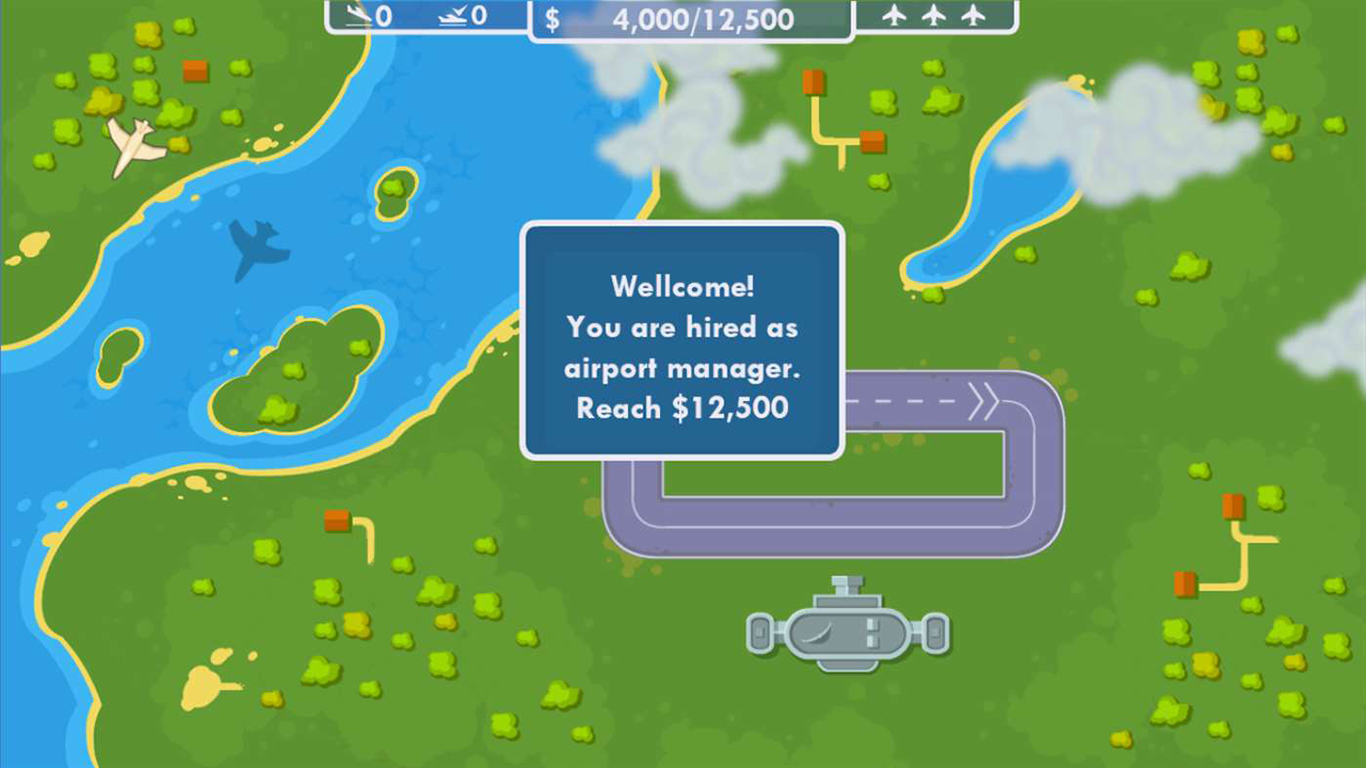Select the middle plane life icon
The image size is (1366, 768).
[932, 15]
